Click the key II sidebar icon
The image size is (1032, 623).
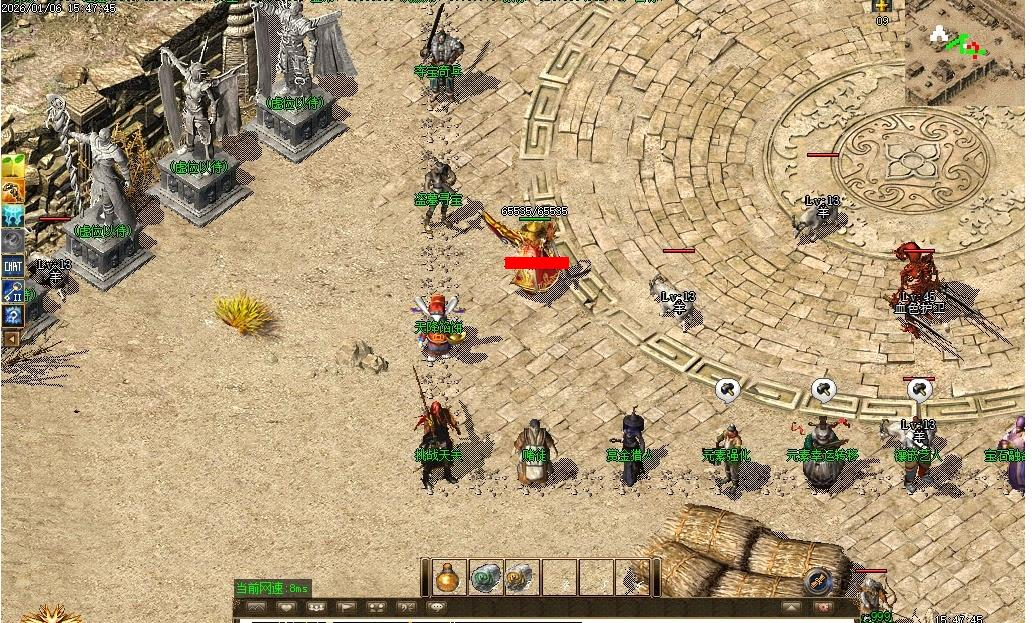click(x=12, y=291)
